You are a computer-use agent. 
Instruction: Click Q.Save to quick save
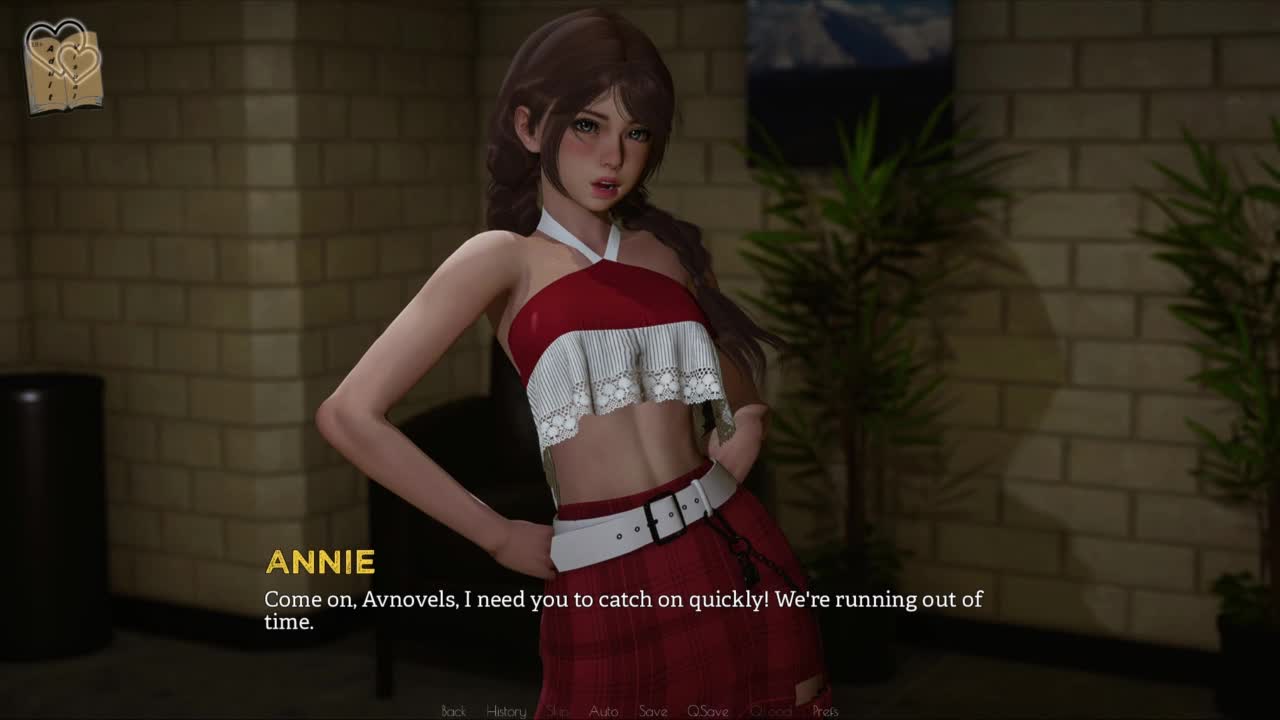707,711
